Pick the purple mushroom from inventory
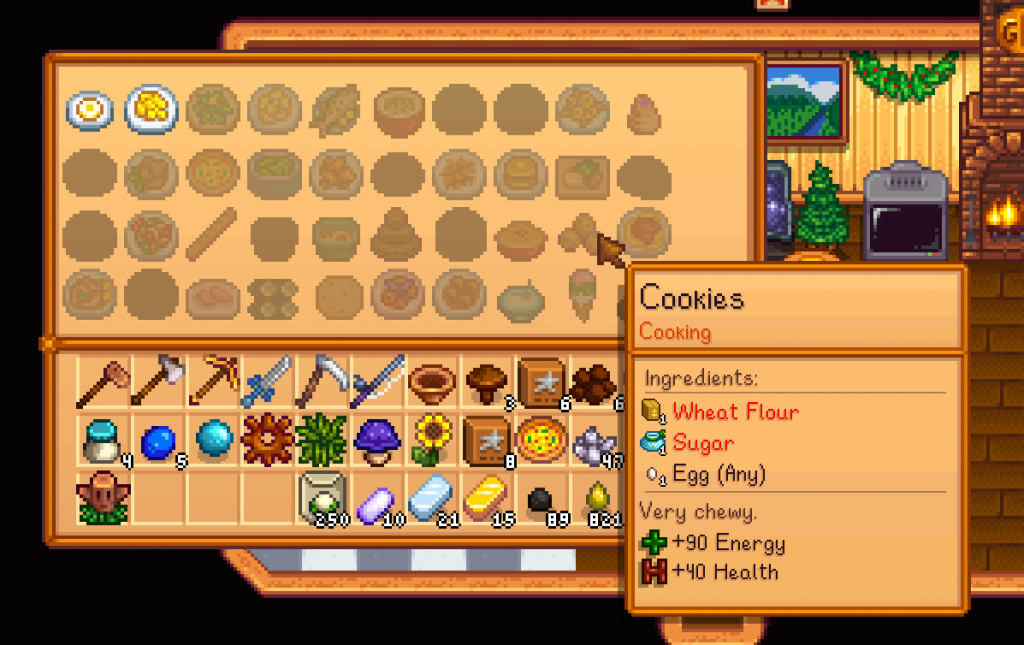1024x645 pixels. click(378, 440)
